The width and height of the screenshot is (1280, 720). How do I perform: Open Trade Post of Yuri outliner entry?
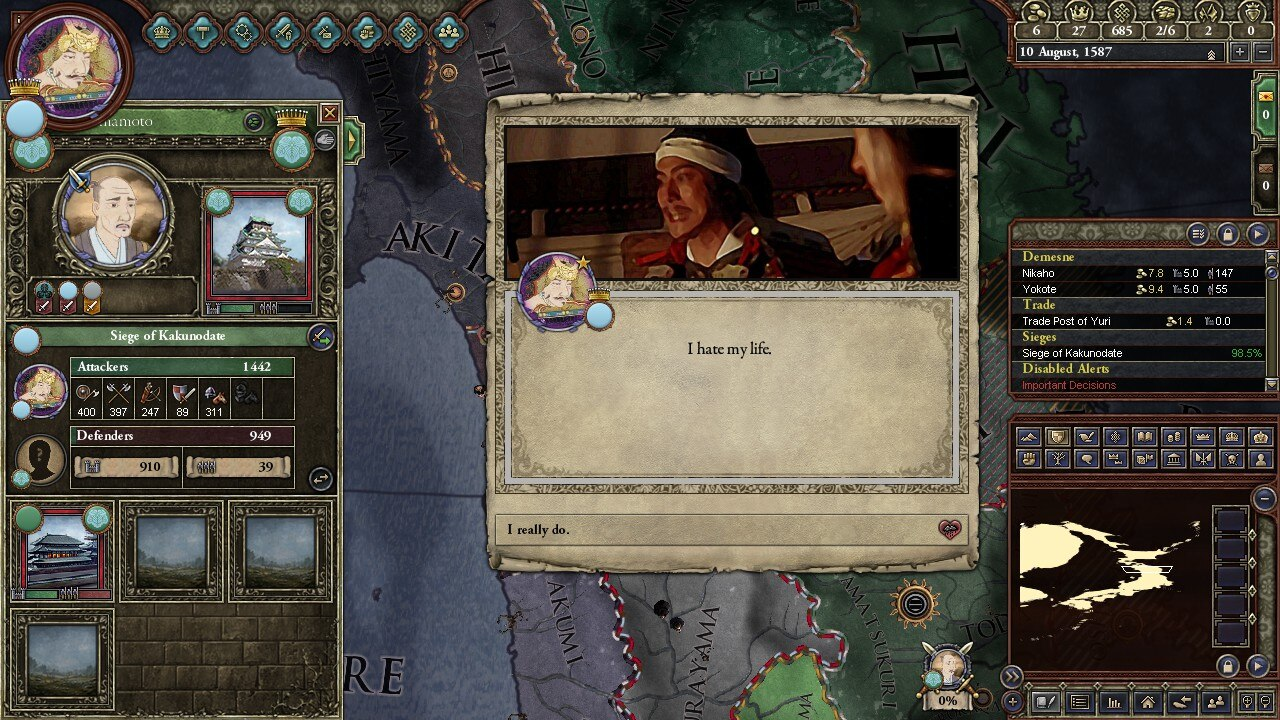coord(1066,321)
